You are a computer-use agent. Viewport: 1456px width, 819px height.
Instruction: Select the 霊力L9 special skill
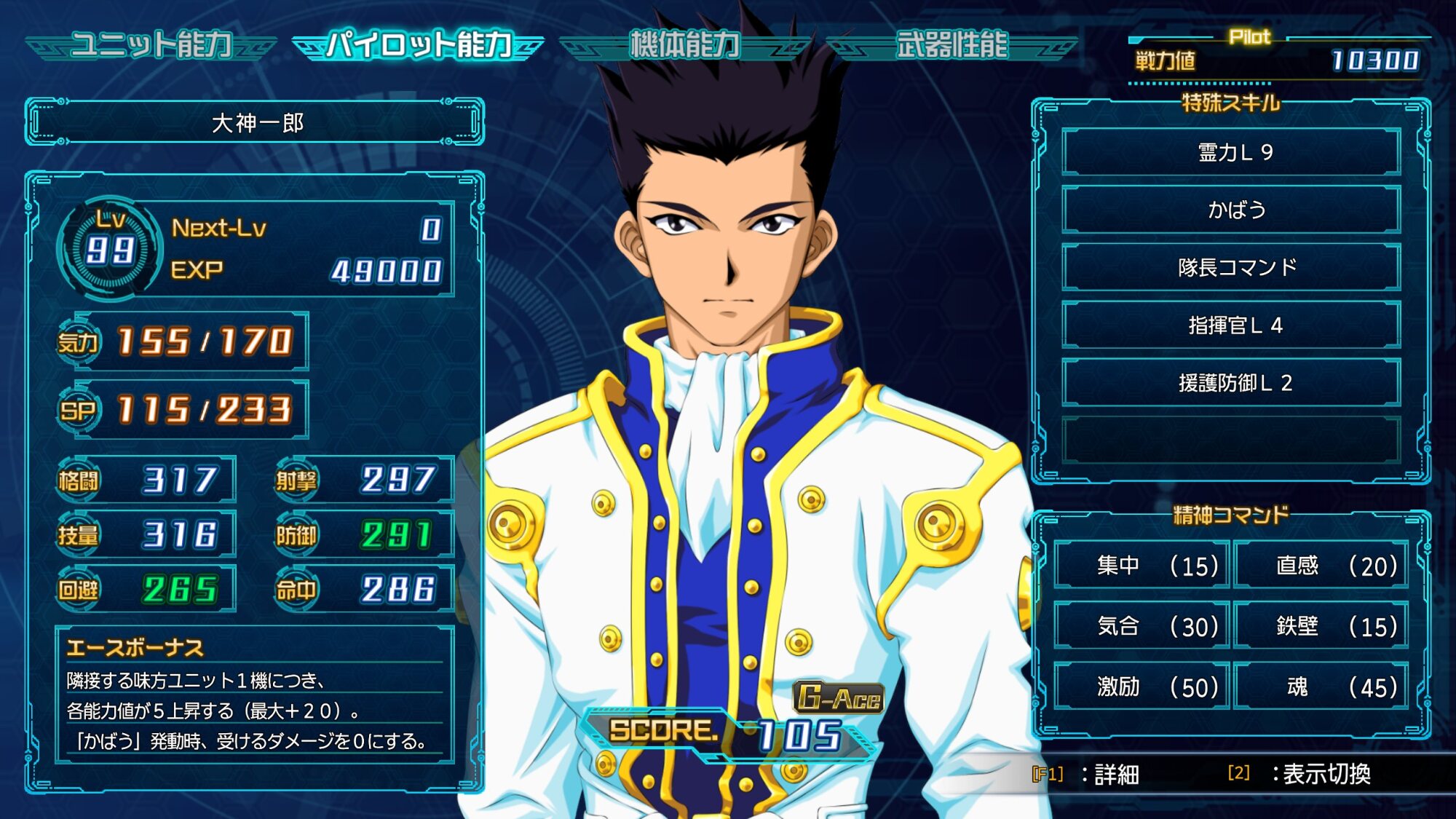pyautogui.click(x=1231, y=152)
